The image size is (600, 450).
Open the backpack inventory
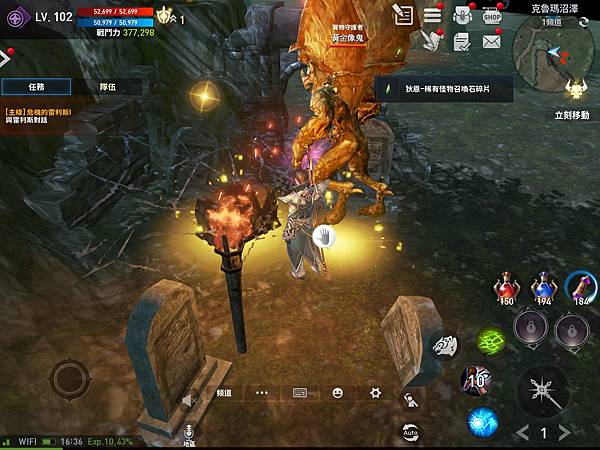(462, 15)
